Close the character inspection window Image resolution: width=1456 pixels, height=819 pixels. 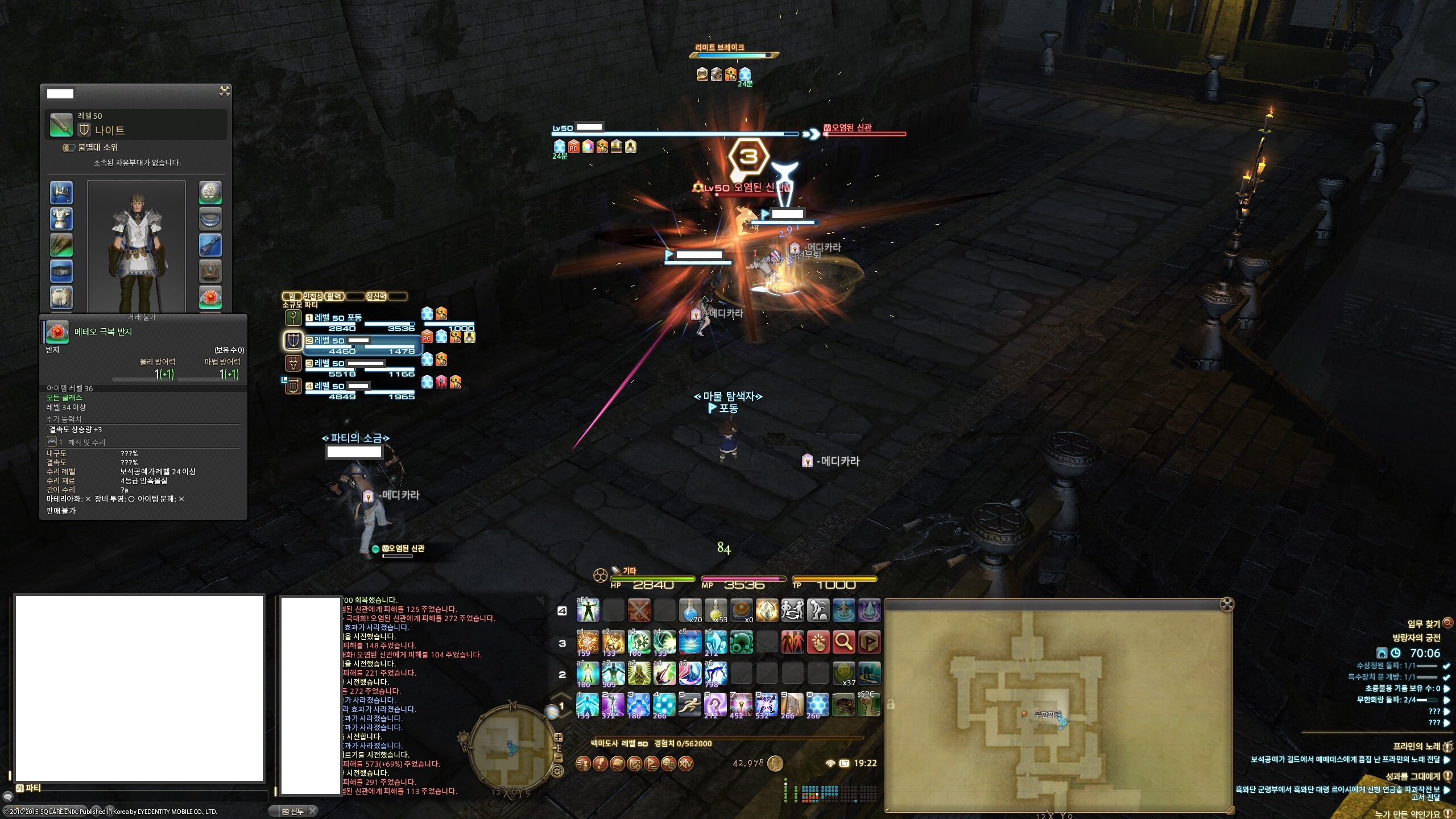coord(225,91)
